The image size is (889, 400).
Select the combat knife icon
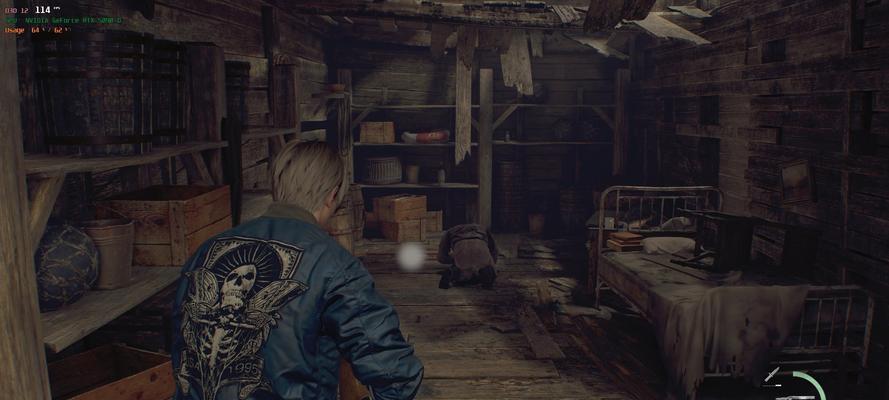point(770,374)
